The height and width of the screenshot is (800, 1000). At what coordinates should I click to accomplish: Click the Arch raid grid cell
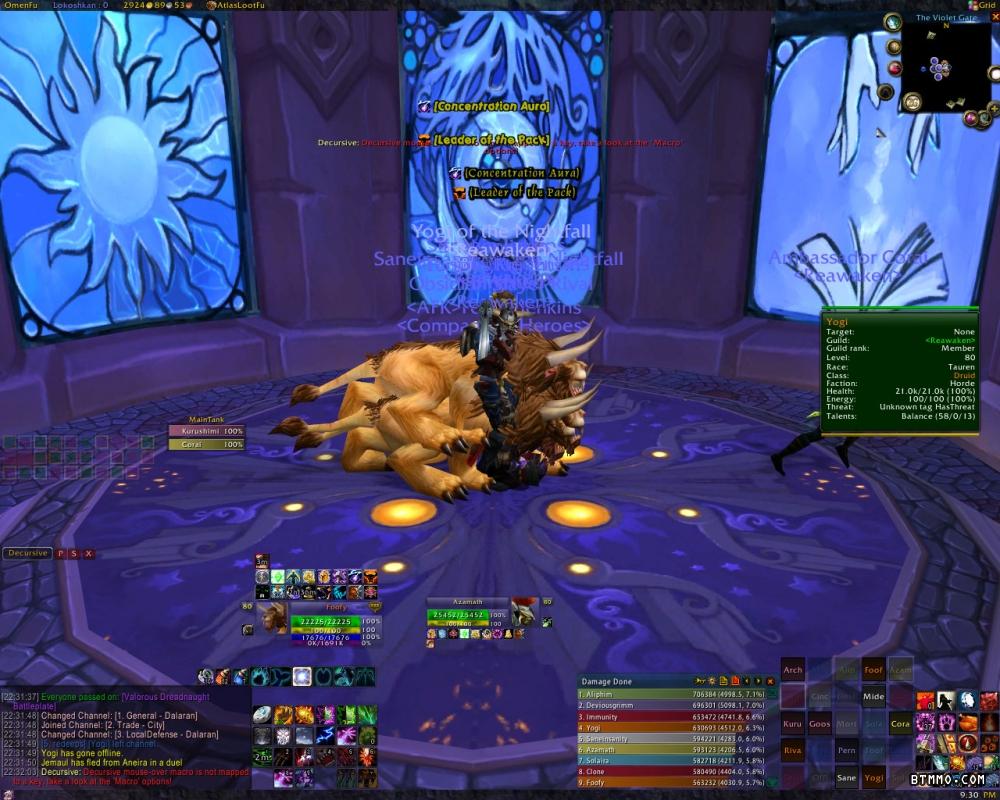point(793,670)
